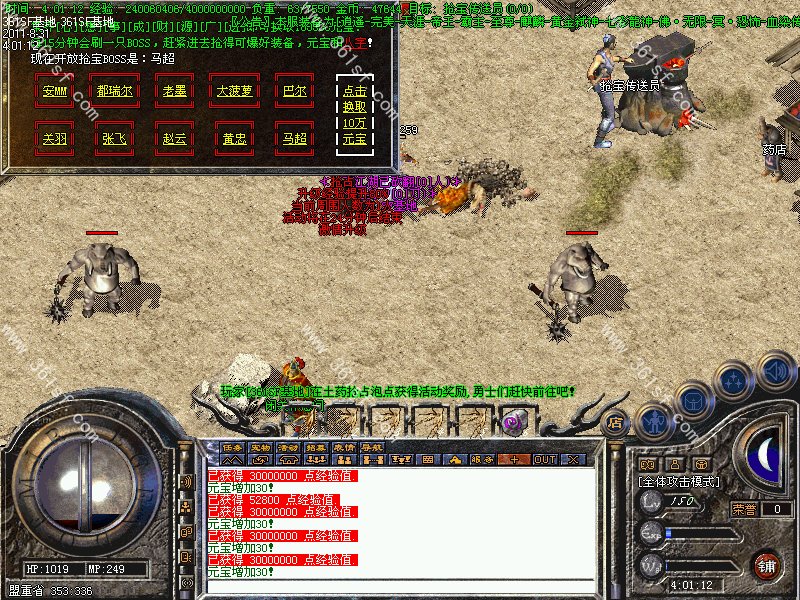Click the exchange 10万 元宝 link
Viewport: 800px width, 600px height.
[x=354, y=114]
